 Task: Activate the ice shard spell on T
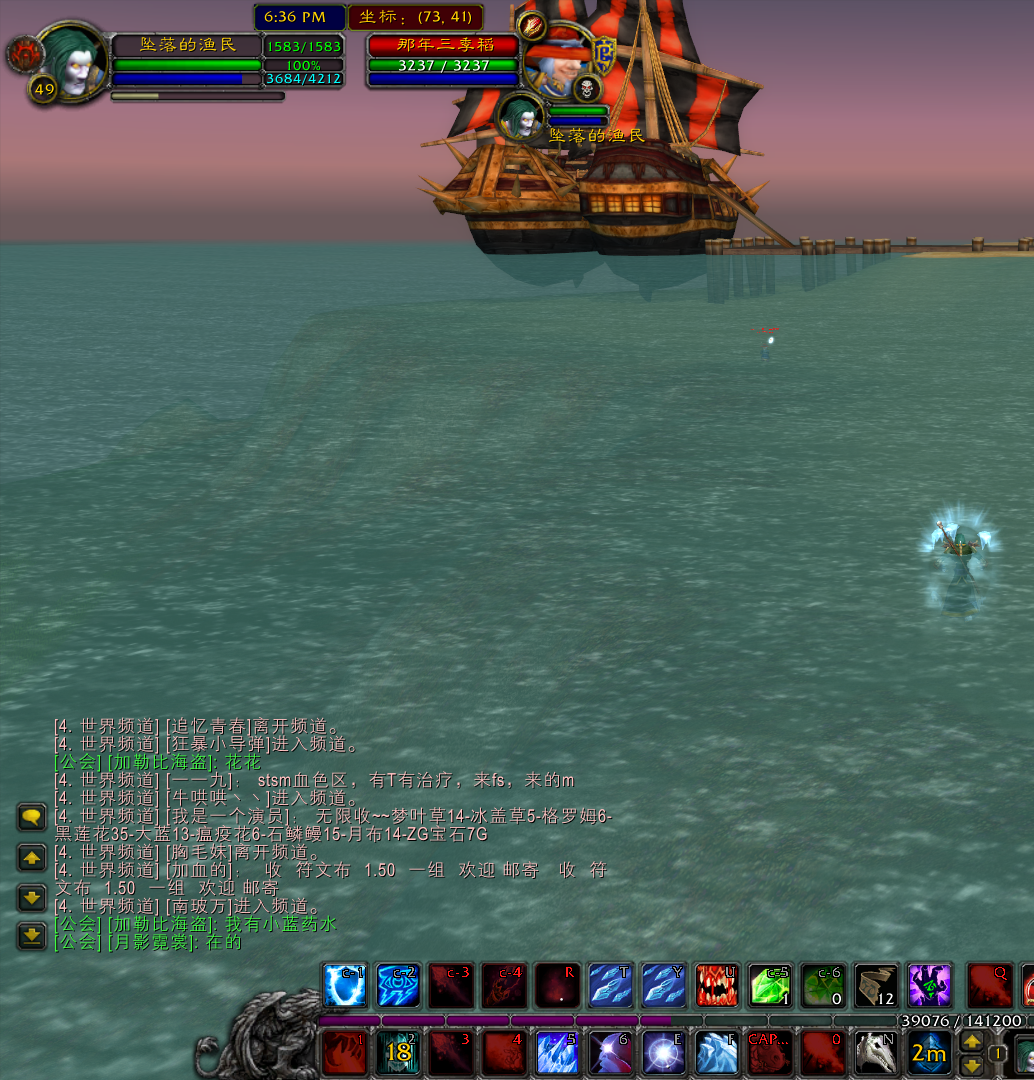click(610, 986)
